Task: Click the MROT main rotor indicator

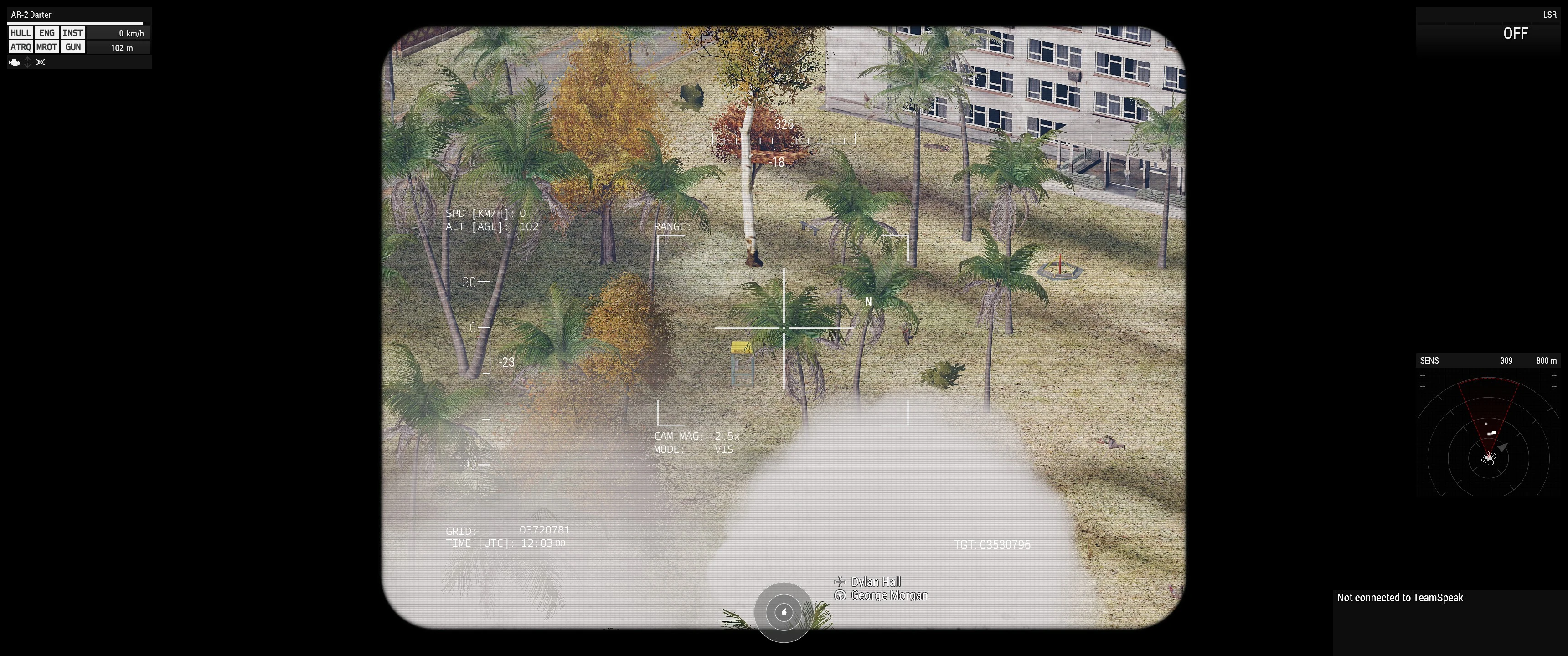Action: pos(47,47)
